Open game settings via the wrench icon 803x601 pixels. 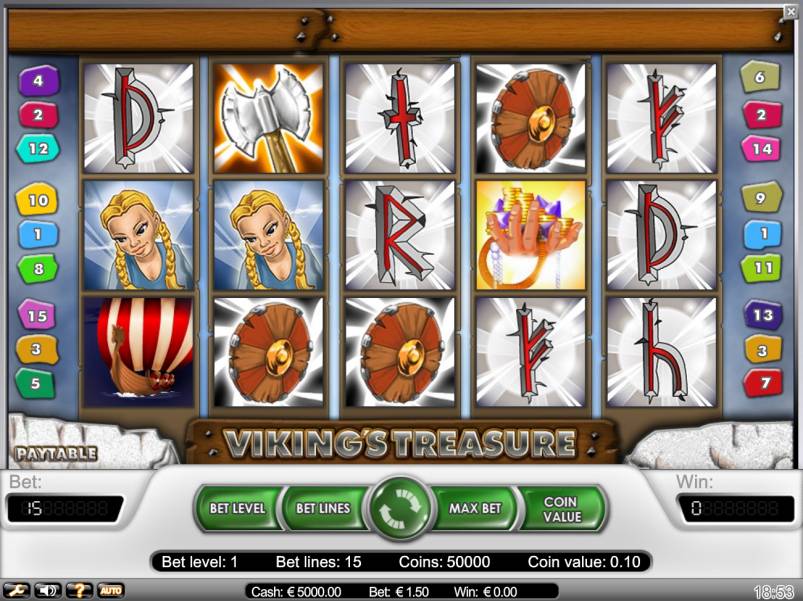16,591
